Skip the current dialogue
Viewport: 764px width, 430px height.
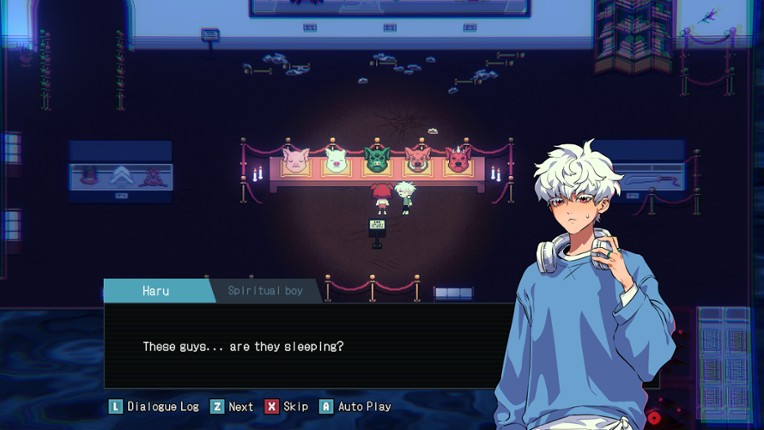(287, 407)
